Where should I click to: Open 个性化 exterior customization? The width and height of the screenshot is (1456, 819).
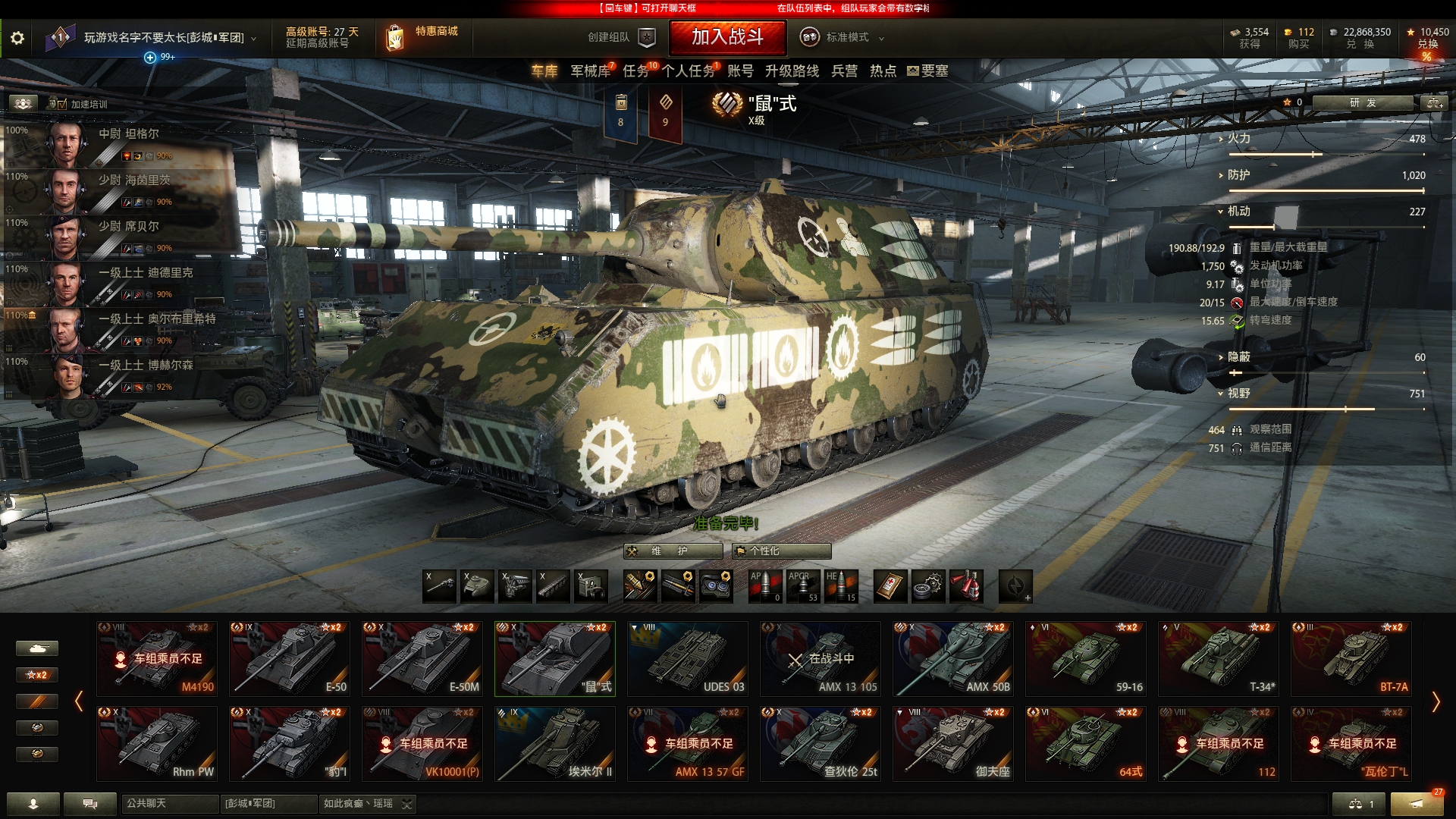781,551
